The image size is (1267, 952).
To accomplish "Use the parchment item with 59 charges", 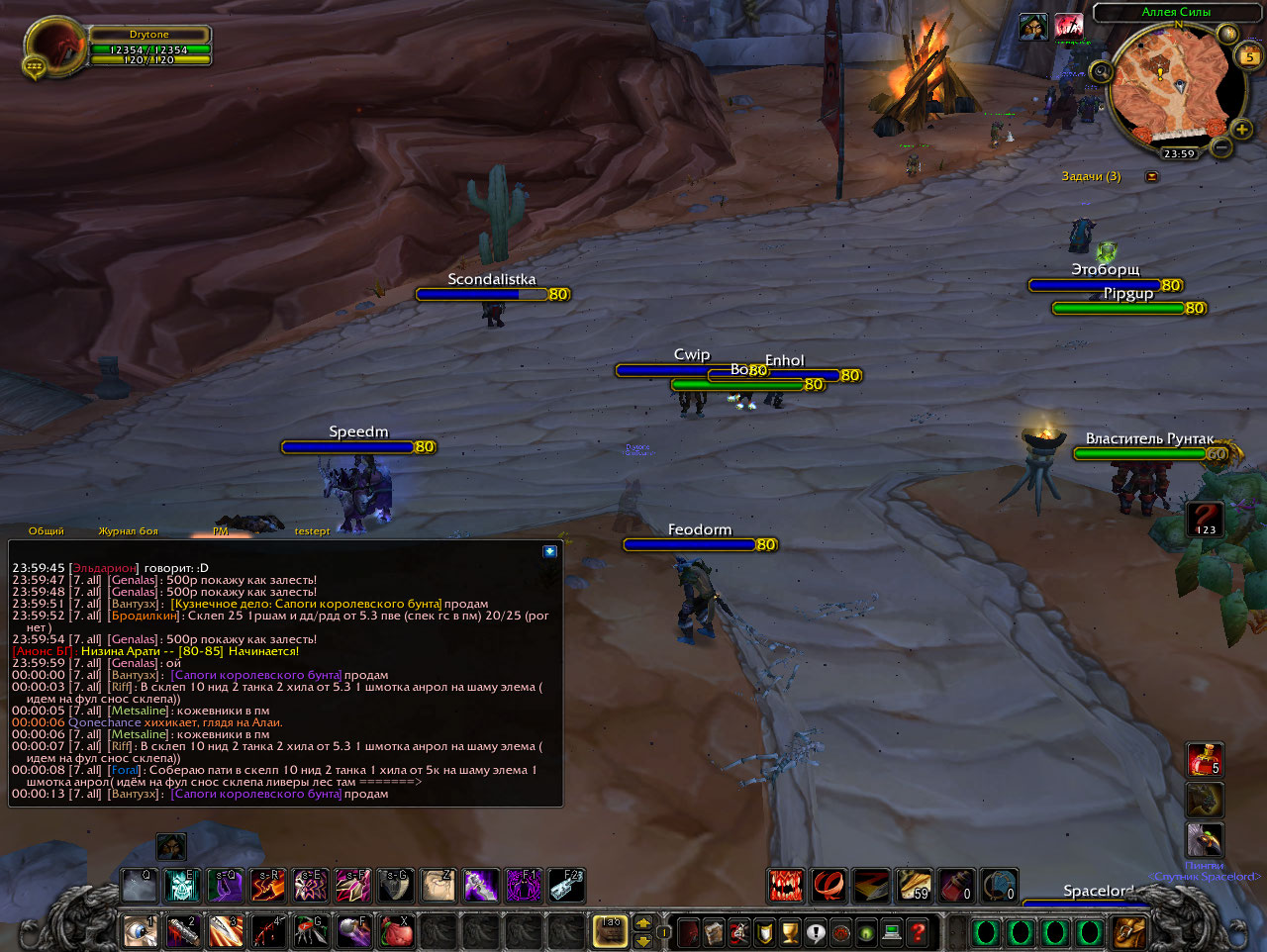I will point(914,886).
